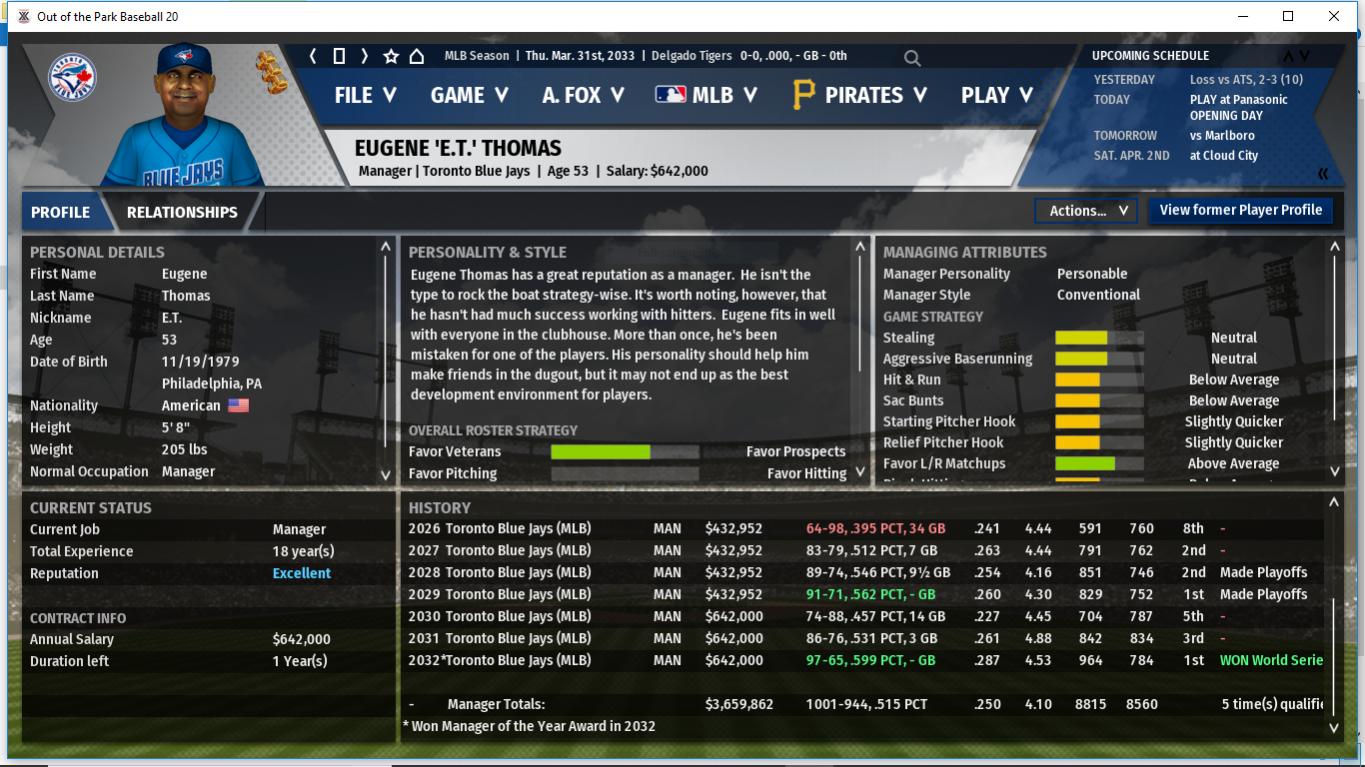Navigate back with the left arrow

[x=313, y=56]
